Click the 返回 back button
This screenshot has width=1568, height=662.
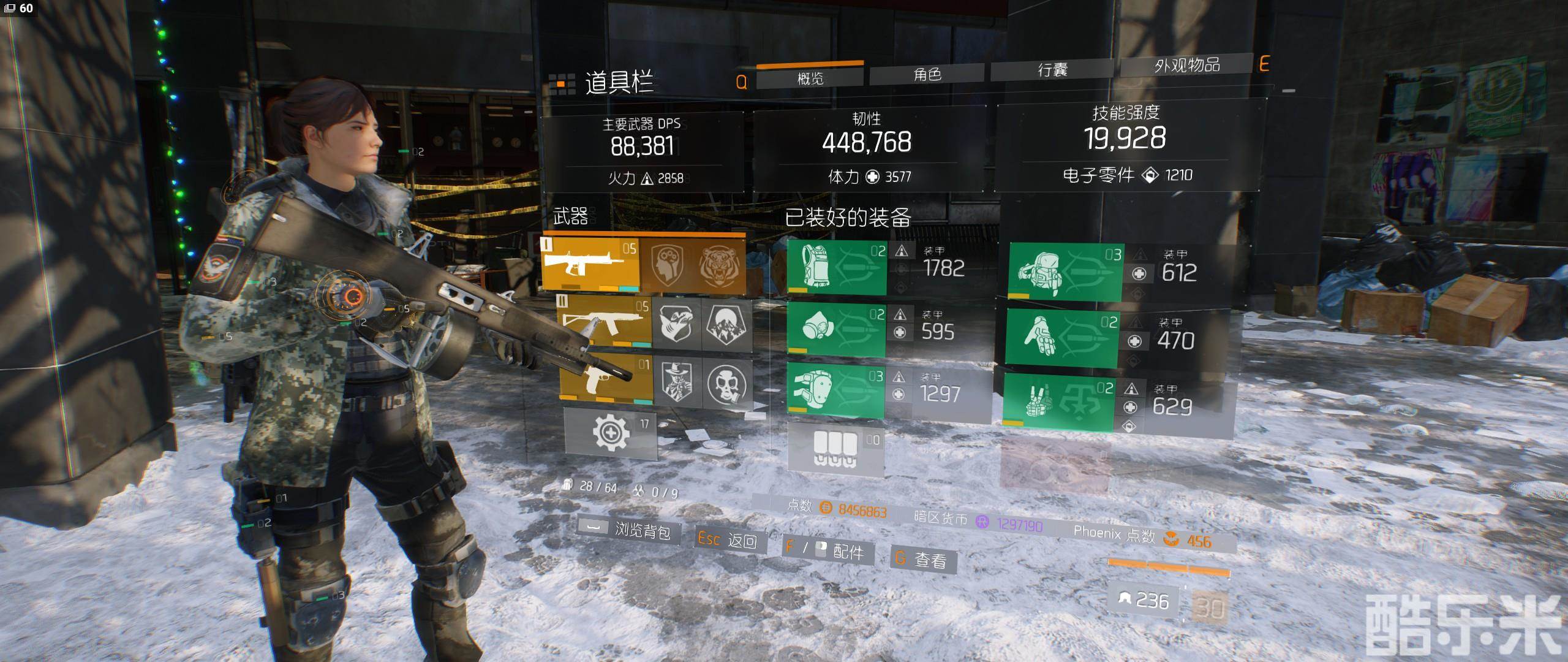728,540
